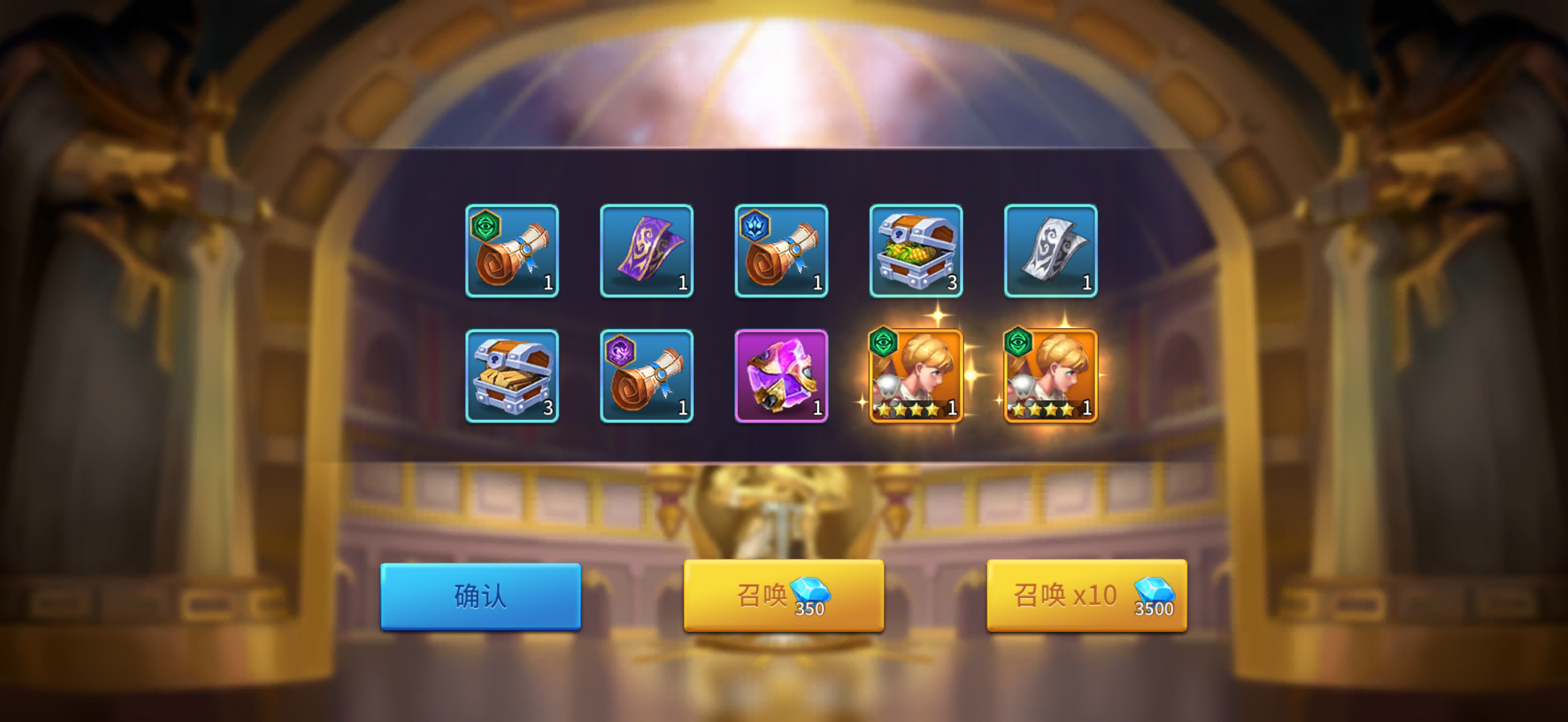
Task: Tap the purple banner scroll reward
Action: [x=647, y=252]
